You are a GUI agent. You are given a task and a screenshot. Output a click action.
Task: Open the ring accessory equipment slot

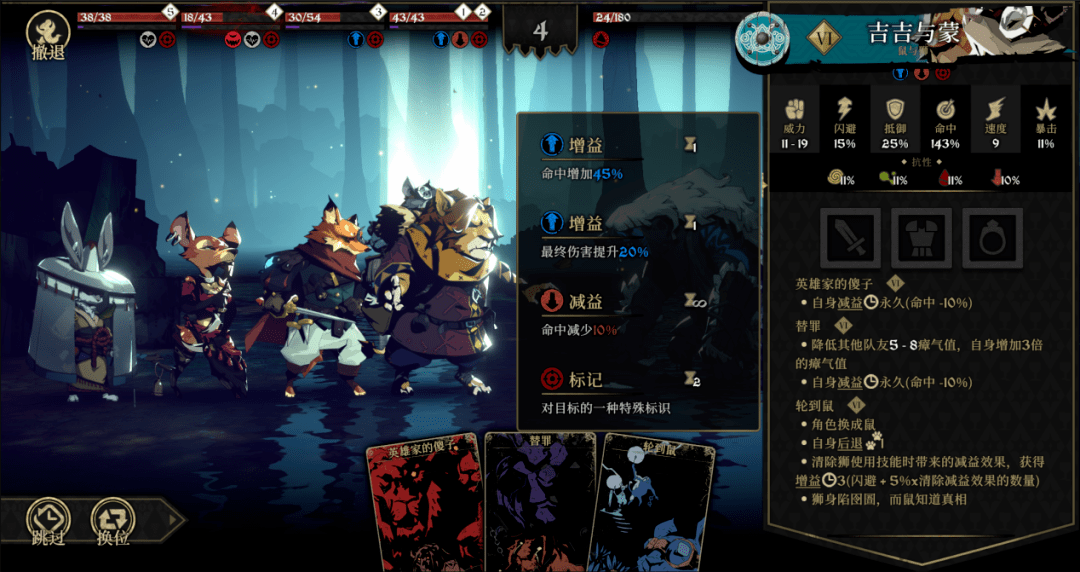click(992, 238)
